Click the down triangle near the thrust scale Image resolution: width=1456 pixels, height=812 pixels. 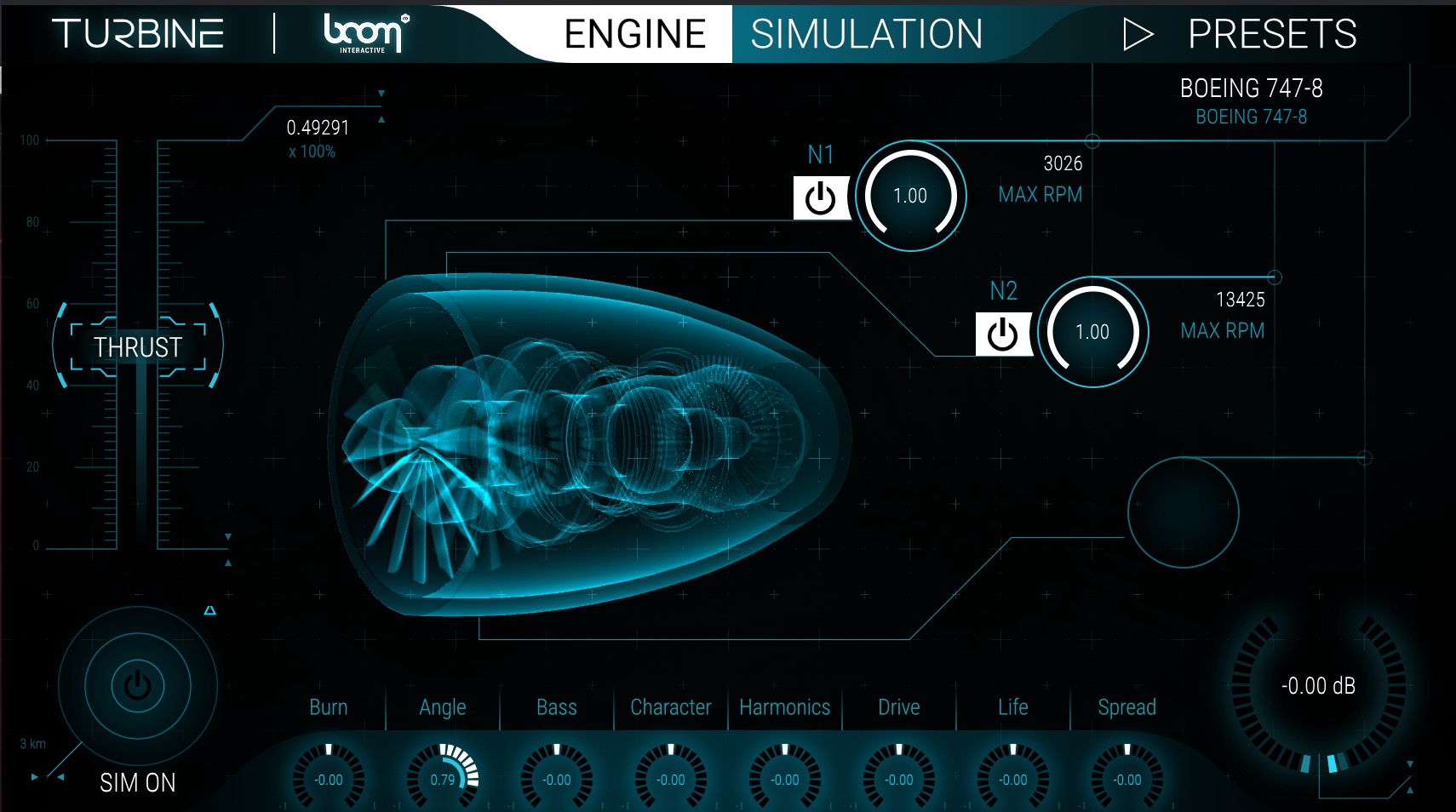[x=227, y=537]
